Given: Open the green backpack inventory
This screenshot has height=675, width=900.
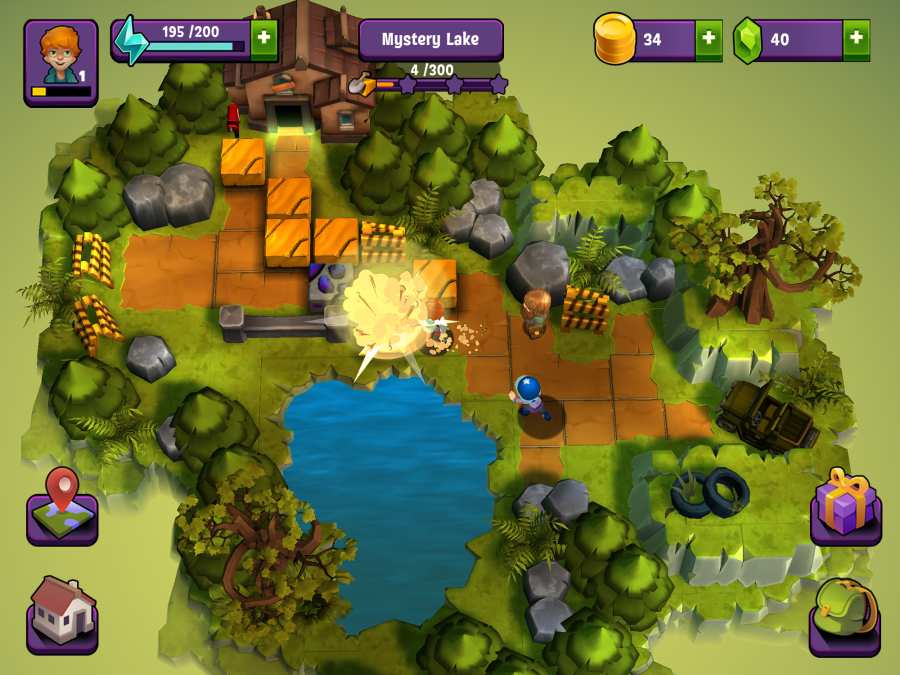Looking at the screenshot, I should (x=845, y=612).
